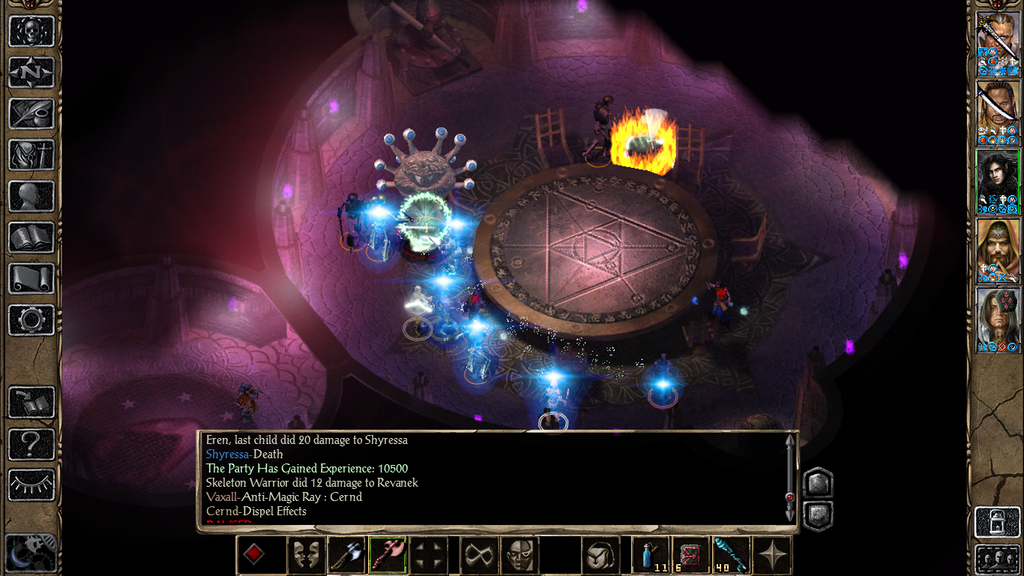Choose the highlighted pink axe weapon slot
Viewport: 1024px width, 576px height.
(x=387, y=555)
